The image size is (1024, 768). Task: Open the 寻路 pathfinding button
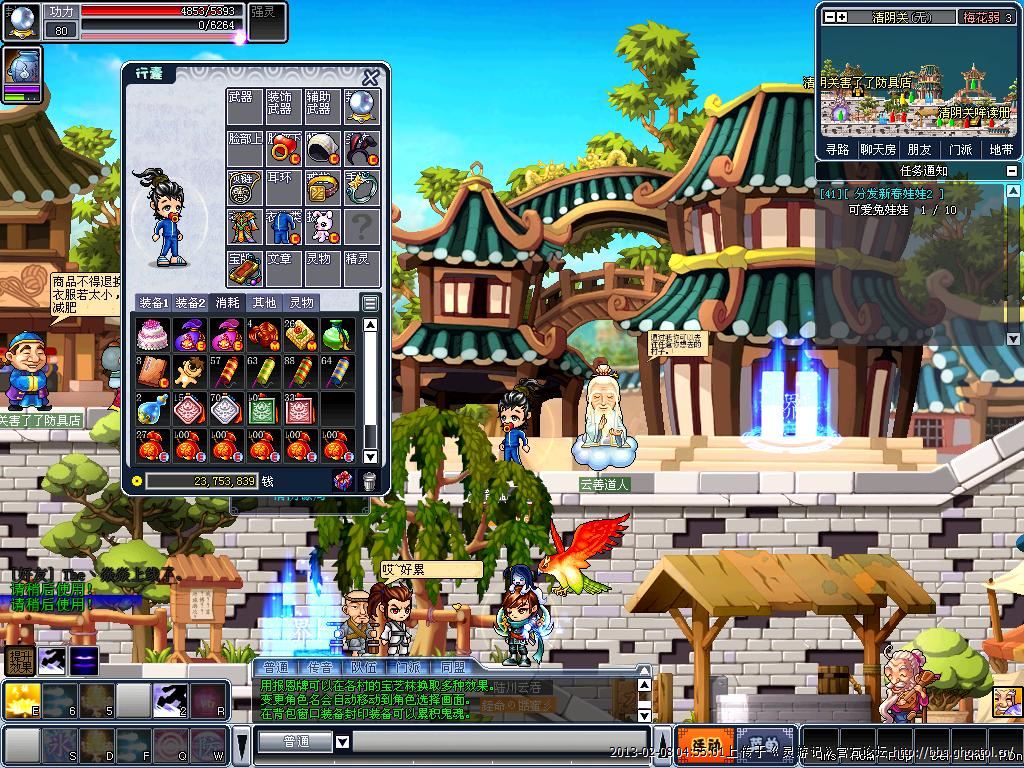(x=836, y=149)
